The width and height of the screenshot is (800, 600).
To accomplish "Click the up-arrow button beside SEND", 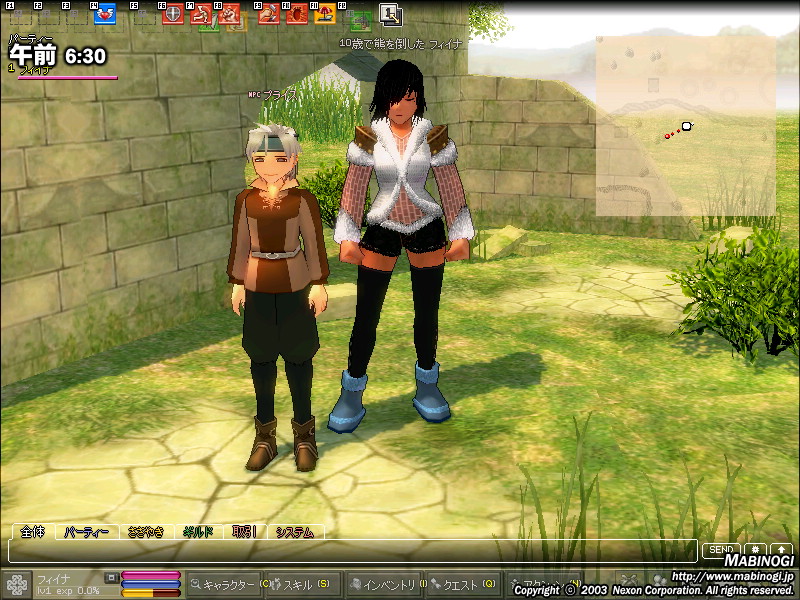I will pyautogui.click(x=781, y=550).
